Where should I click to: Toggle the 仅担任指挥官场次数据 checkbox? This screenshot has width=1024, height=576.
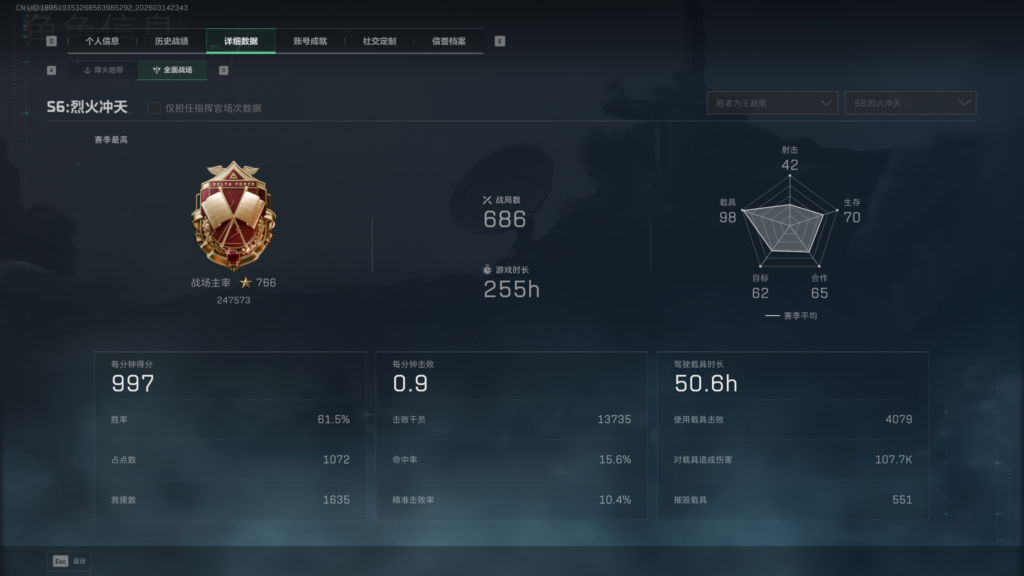click(154, 107)
